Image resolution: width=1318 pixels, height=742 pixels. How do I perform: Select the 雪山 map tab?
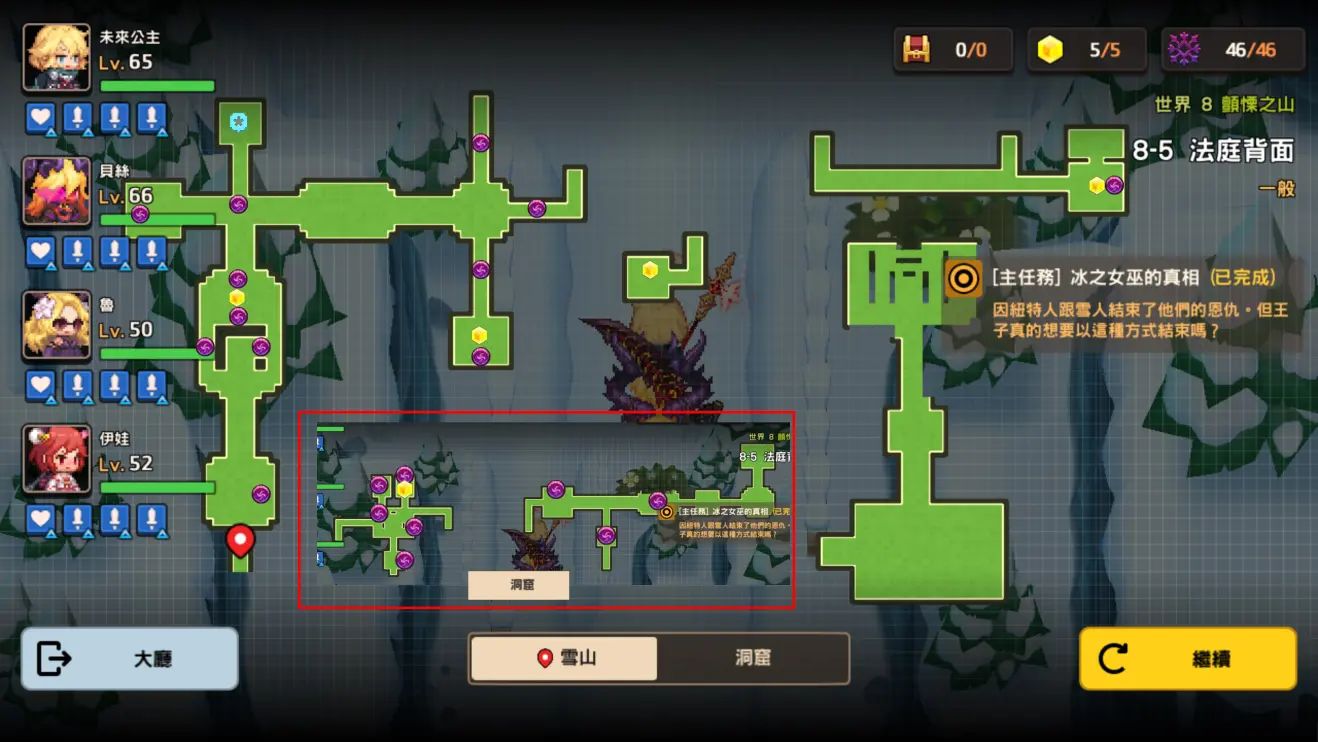click(x=564, y=659)
